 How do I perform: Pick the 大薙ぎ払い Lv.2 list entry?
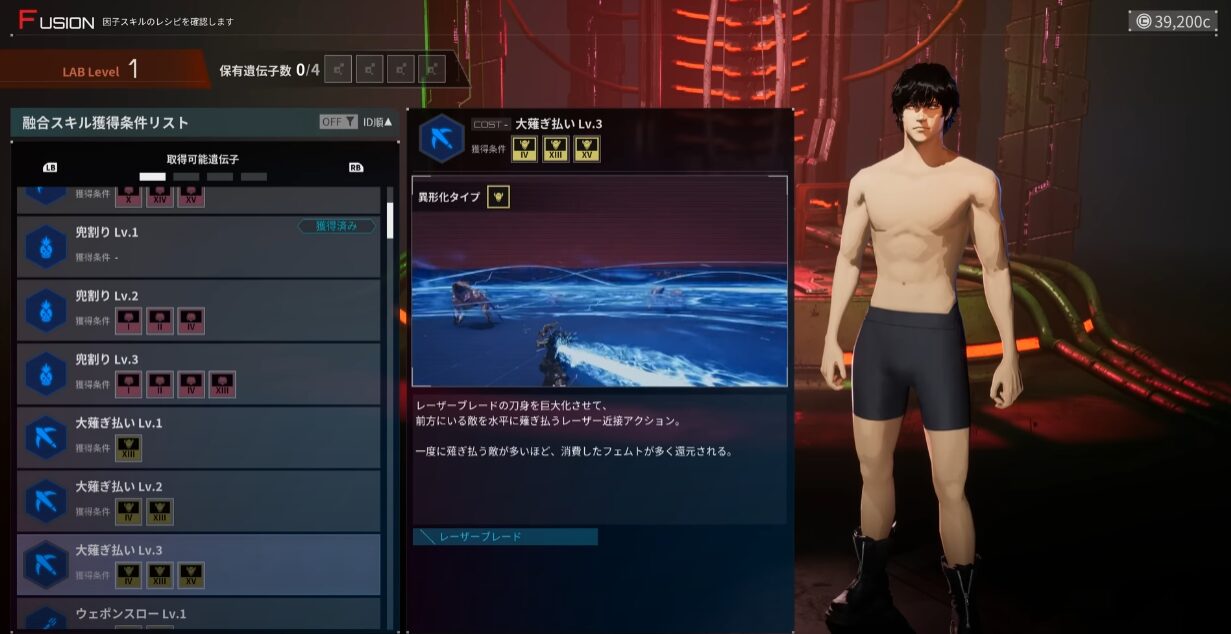coord(198,501)
